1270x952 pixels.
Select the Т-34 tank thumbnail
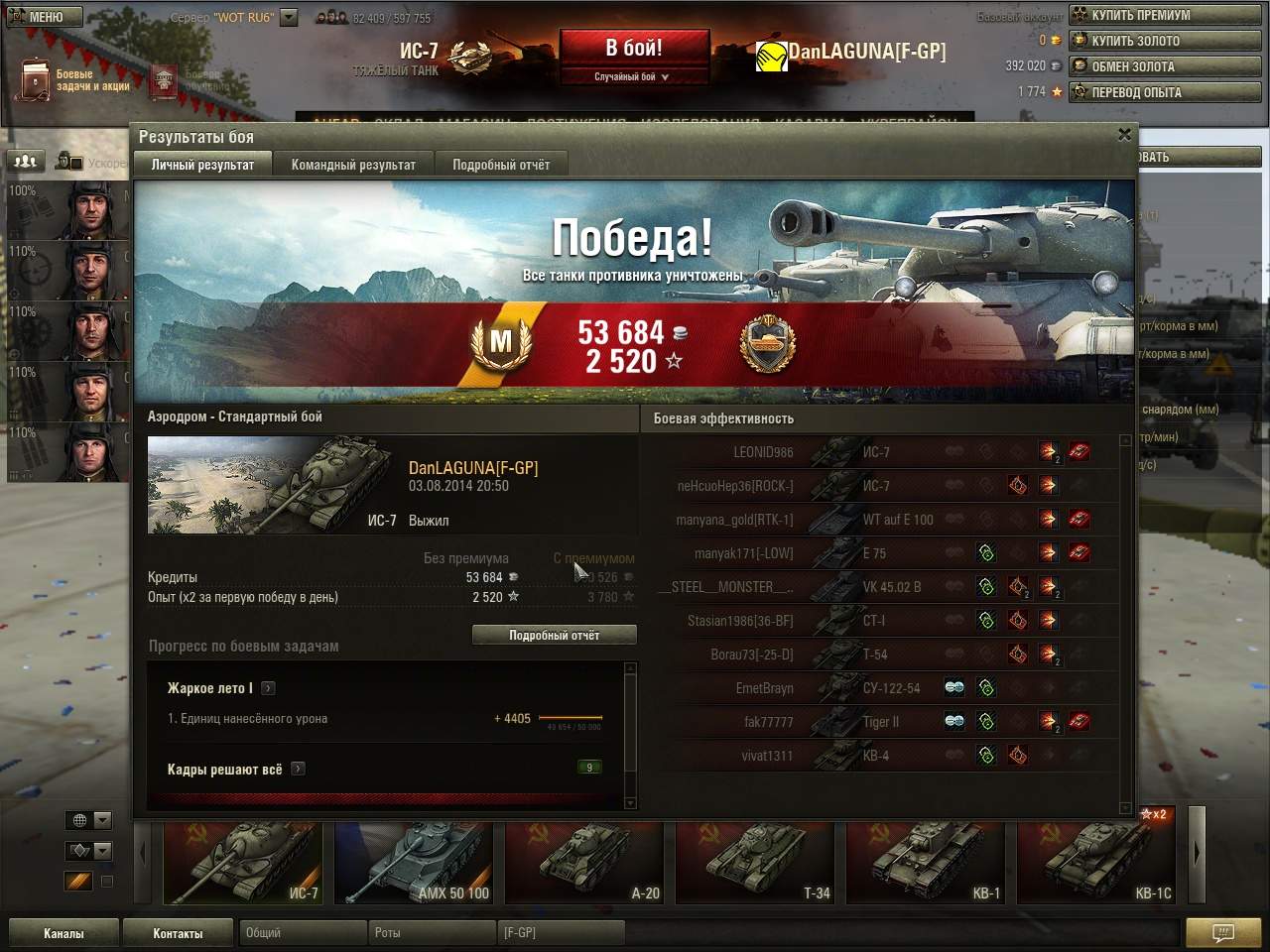[754, 862]
